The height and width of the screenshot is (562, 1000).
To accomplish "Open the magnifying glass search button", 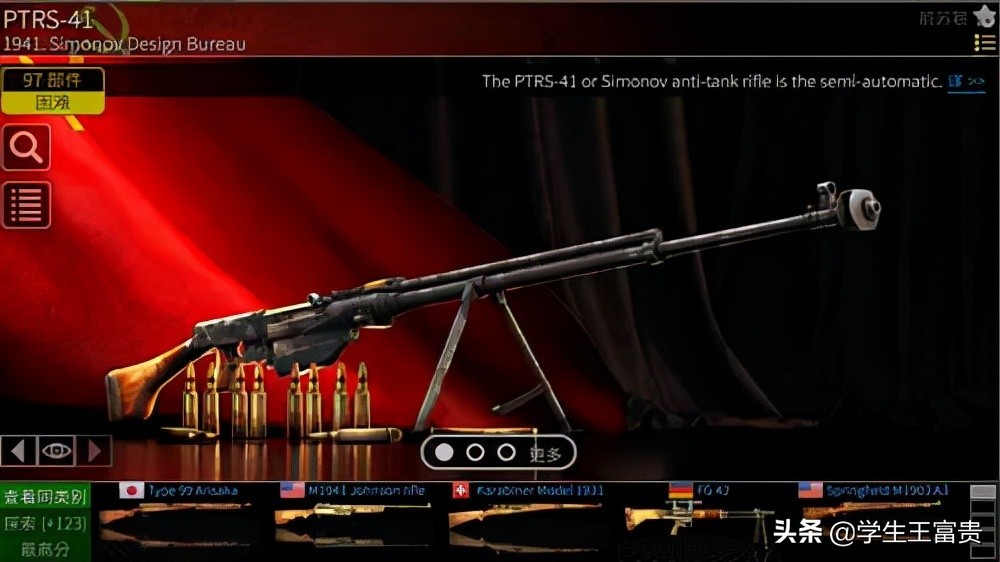I will pos(26,148).
